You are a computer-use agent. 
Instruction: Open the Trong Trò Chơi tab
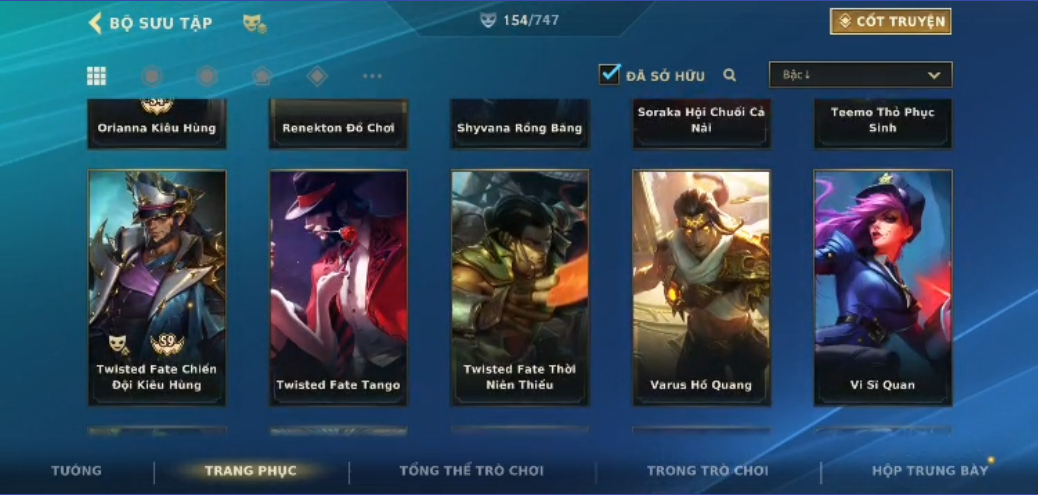(x=707, y=471)
